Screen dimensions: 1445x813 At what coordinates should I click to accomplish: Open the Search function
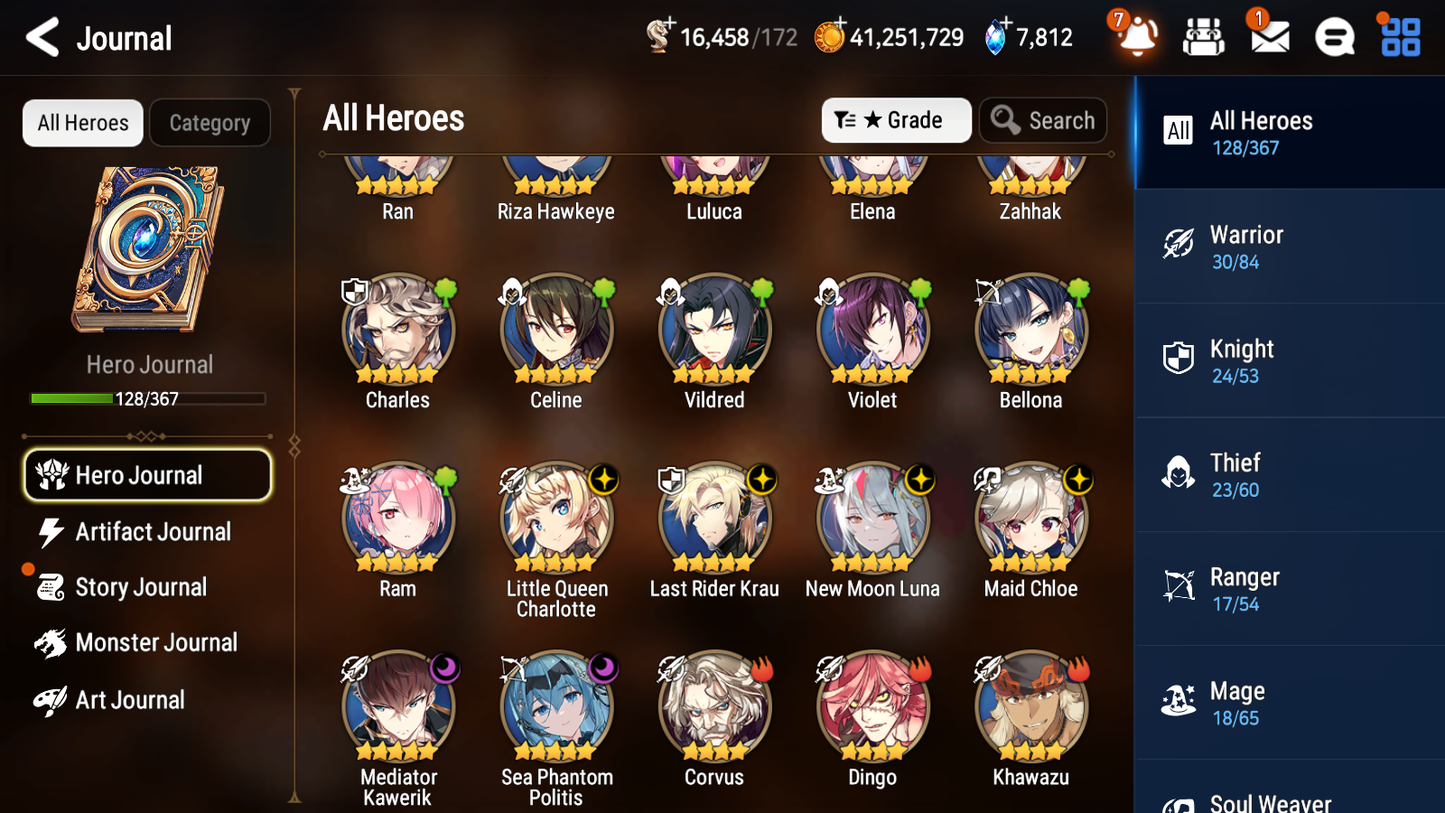(1043, 120)
